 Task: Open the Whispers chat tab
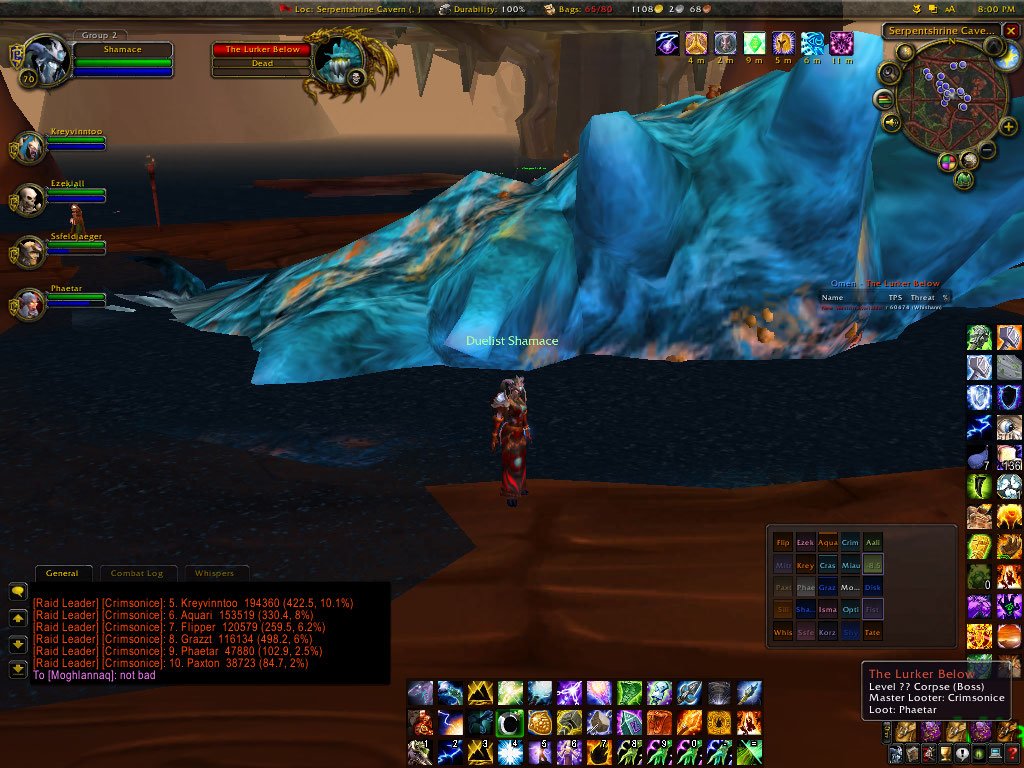[x=214, y=573]
